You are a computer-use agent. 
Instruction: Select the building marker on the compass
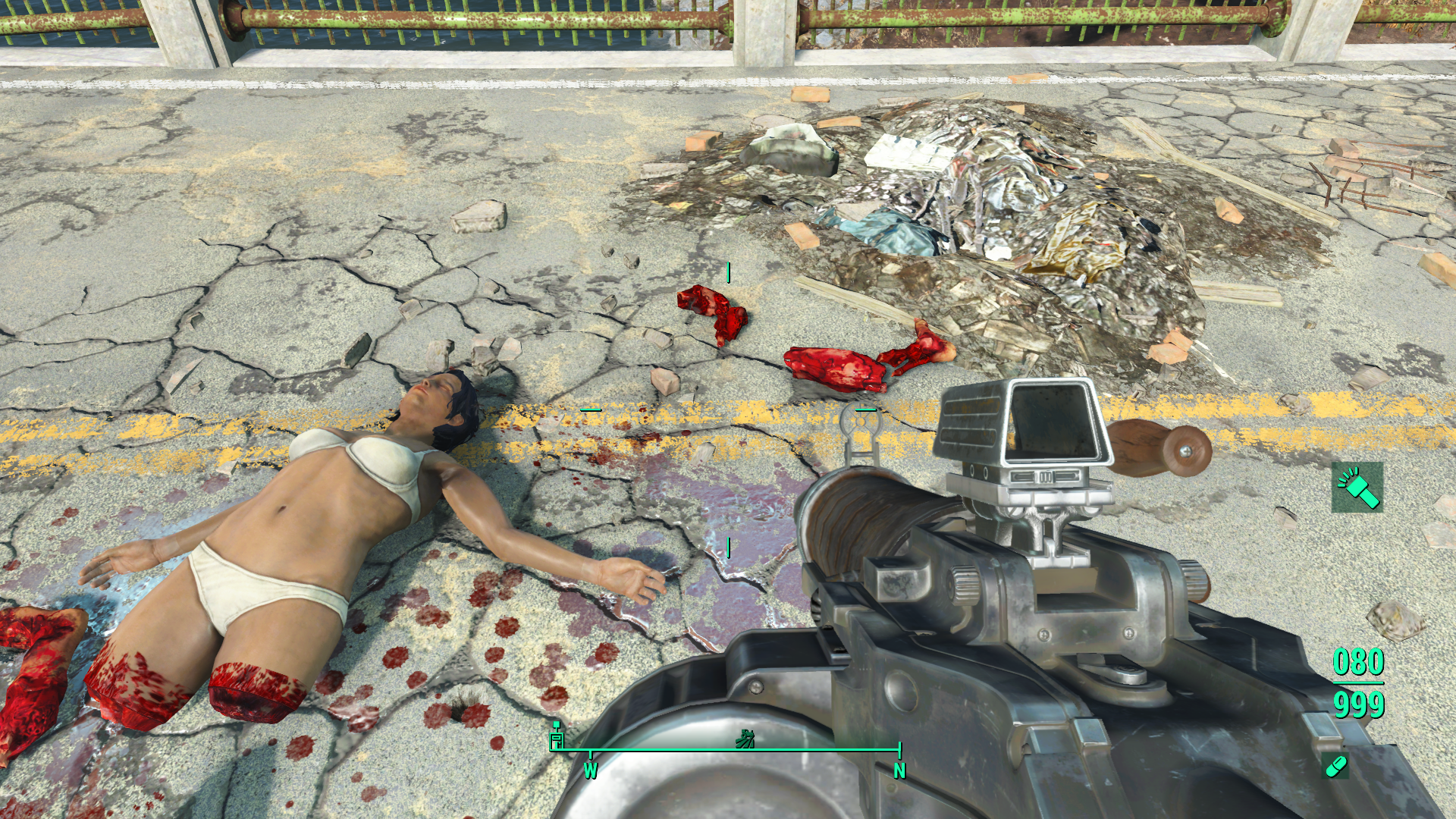(x=557, y=736)
